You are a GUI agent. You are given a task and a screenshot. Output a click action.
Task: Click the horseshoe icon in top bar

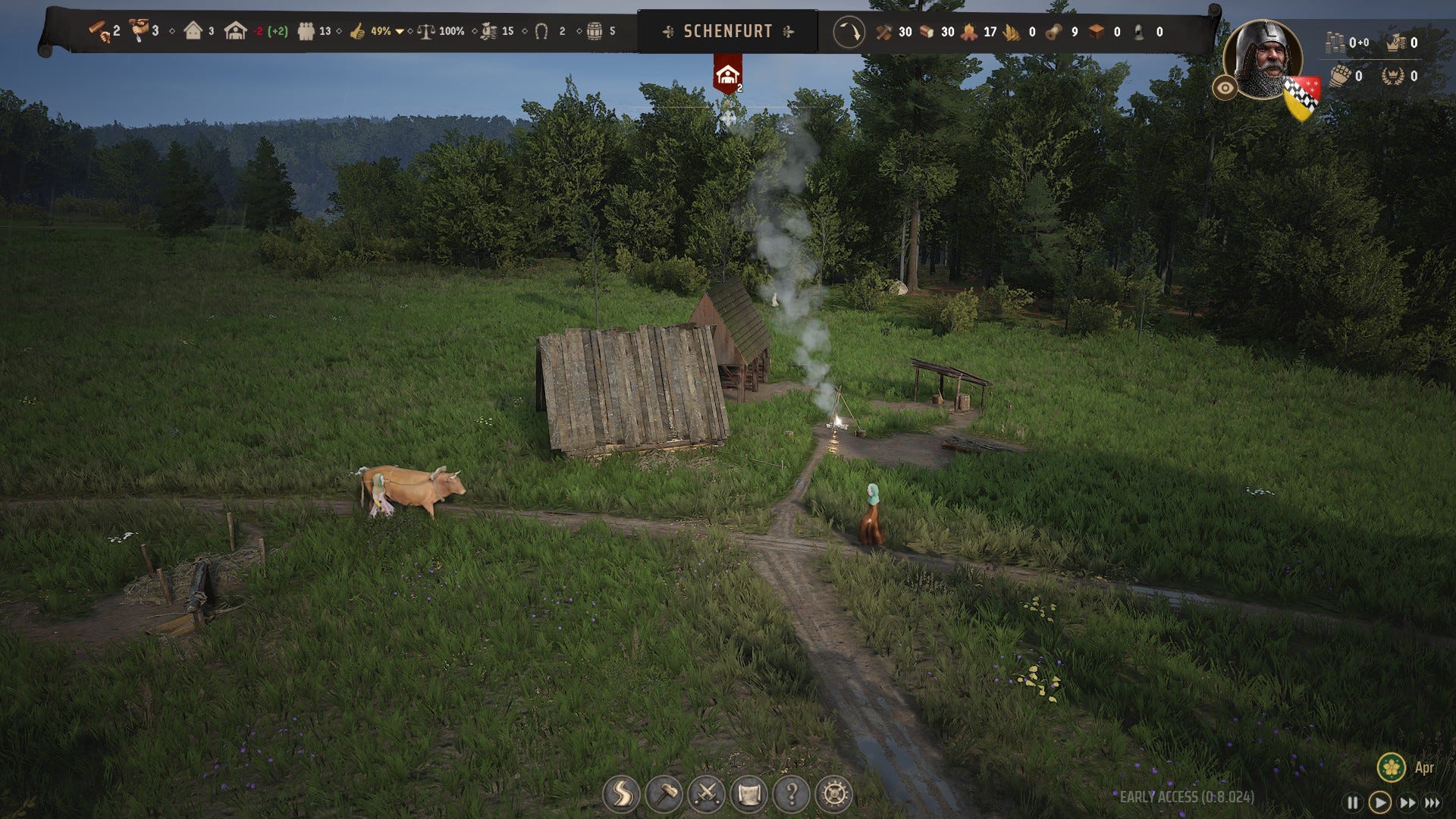pos(541,31)
